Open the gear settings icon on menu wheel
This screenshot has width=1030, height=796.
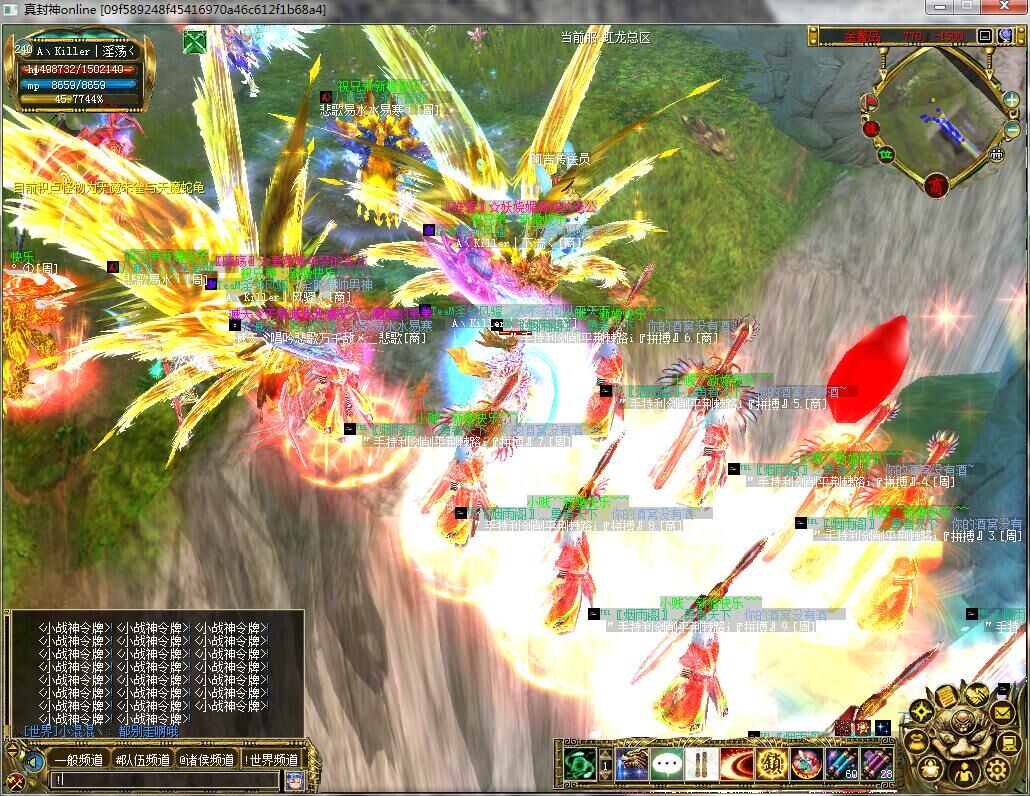[996, 767]
